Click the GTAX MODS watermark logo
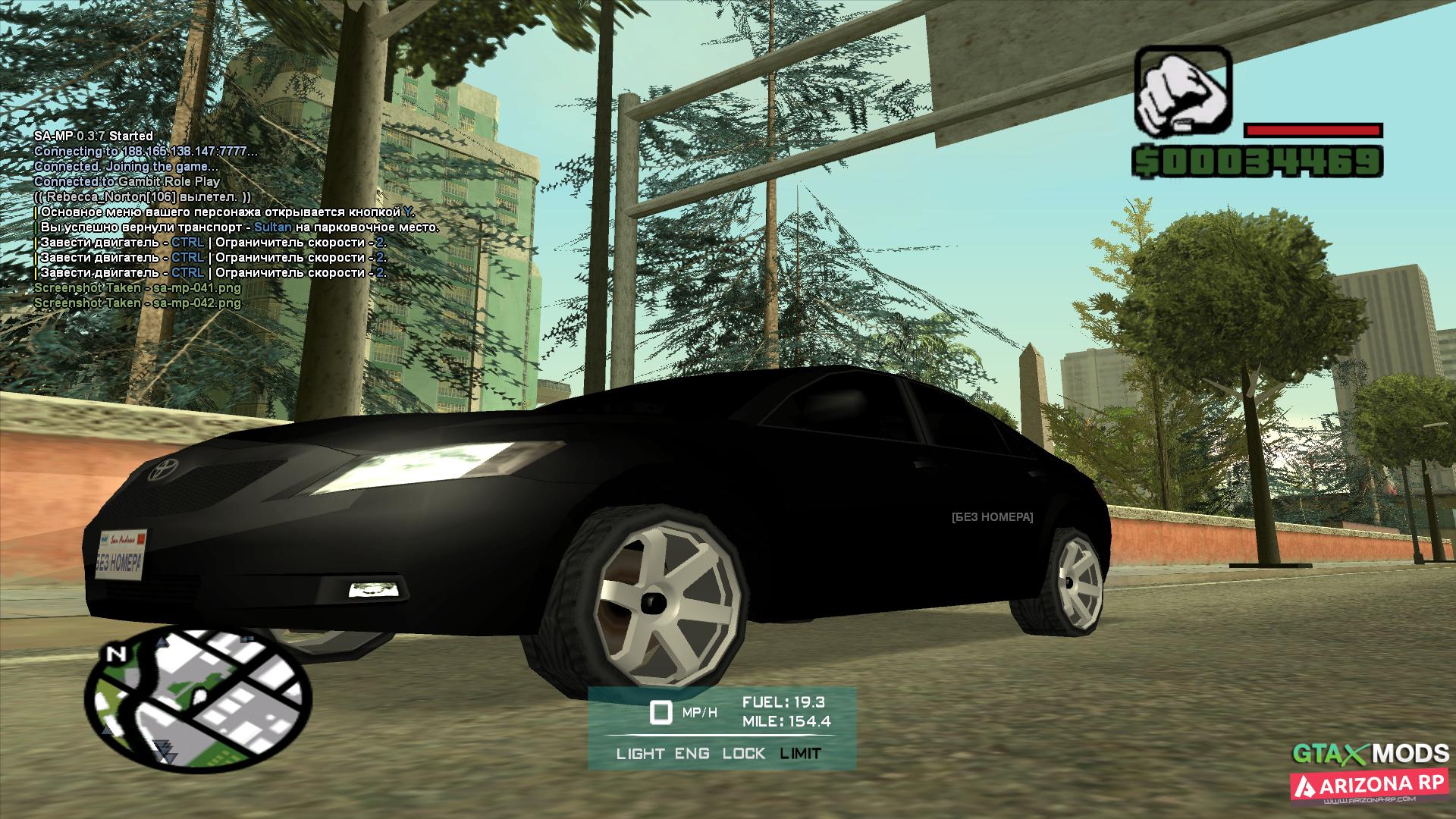This screenshot has width=1456, height=819. 1370,753
